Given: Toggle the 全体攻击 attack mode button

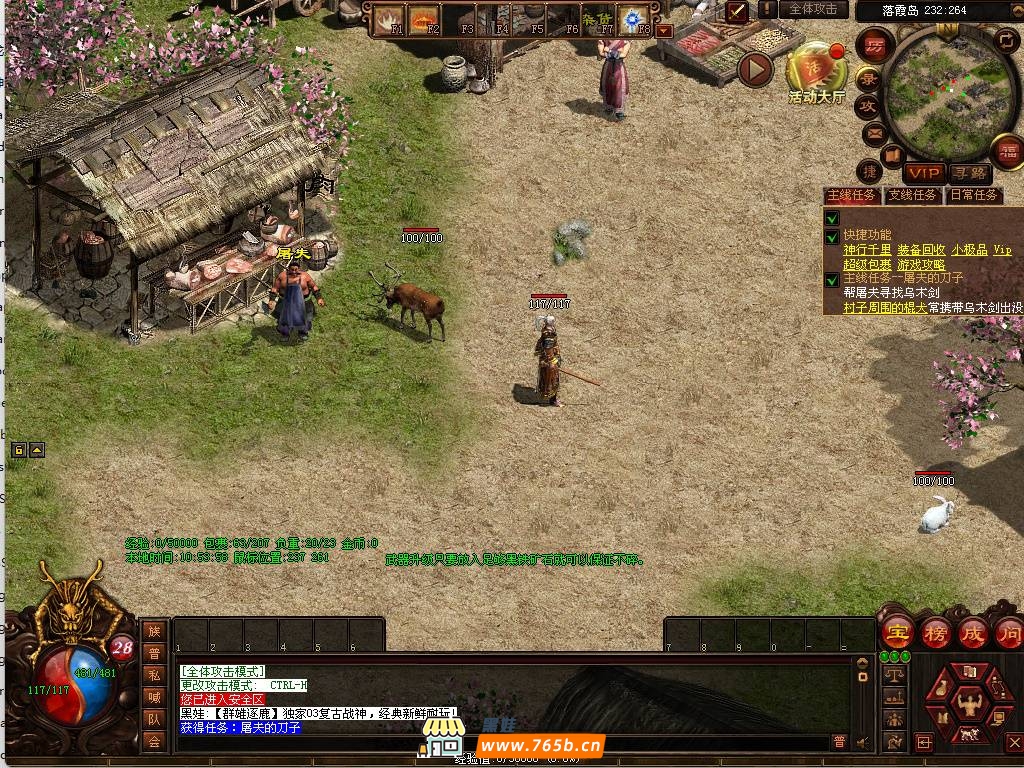Looking at the screenshot, I should pyautogui.click(x=813, y=9).
